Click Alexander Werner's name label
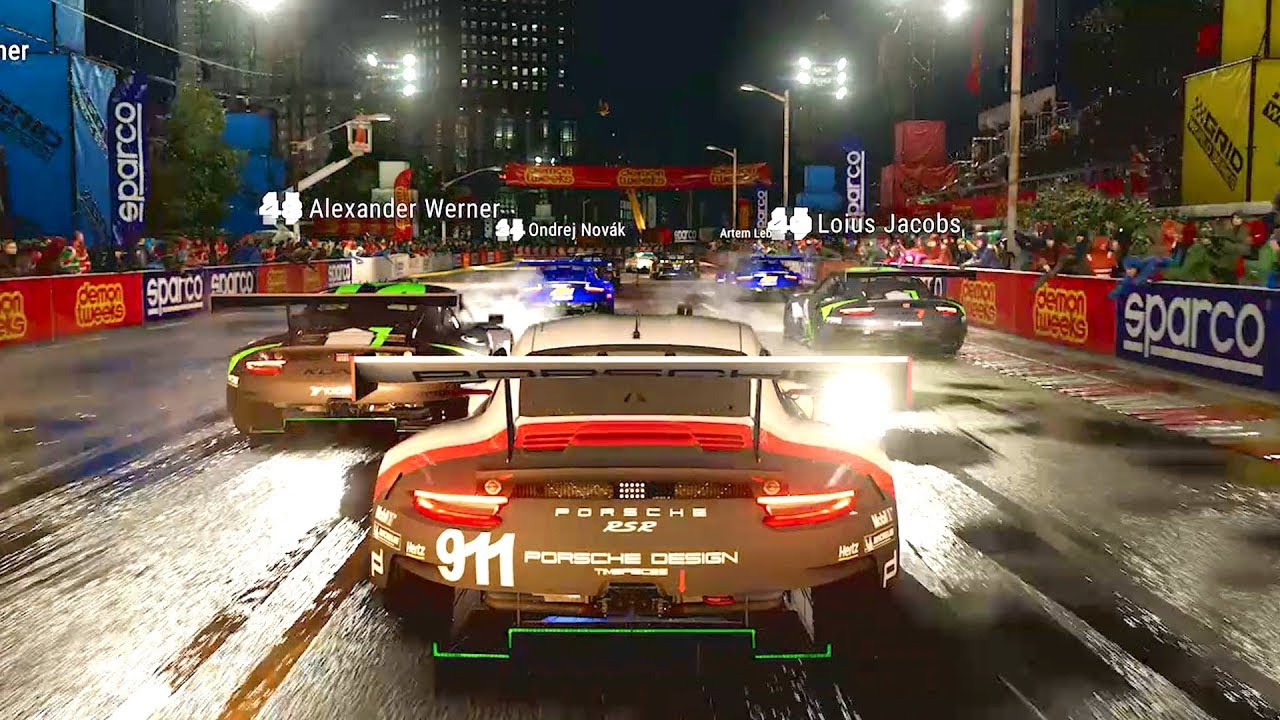The width and height of the screenshot is (1280, 720). click(404, 210)
